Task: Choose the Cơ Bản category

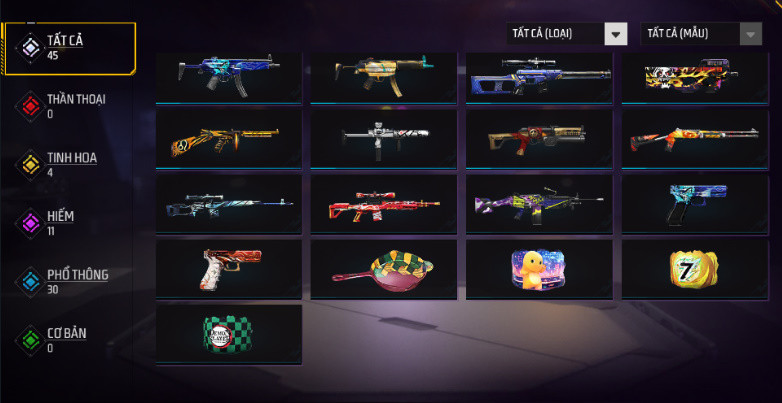Action: [x=66, y=339]
